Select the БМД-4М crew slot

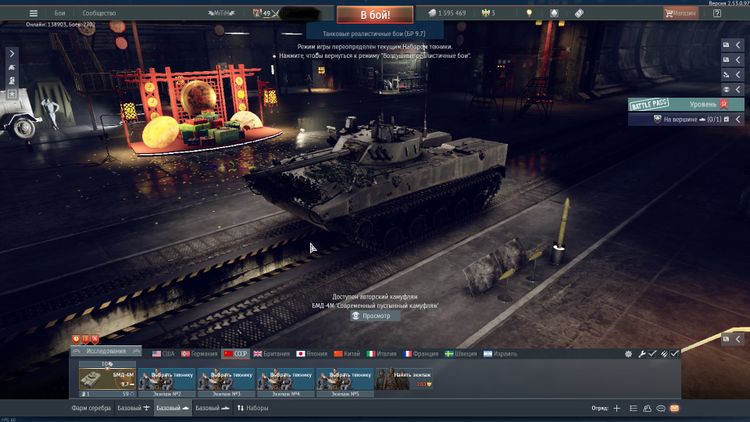coord(107,379)
